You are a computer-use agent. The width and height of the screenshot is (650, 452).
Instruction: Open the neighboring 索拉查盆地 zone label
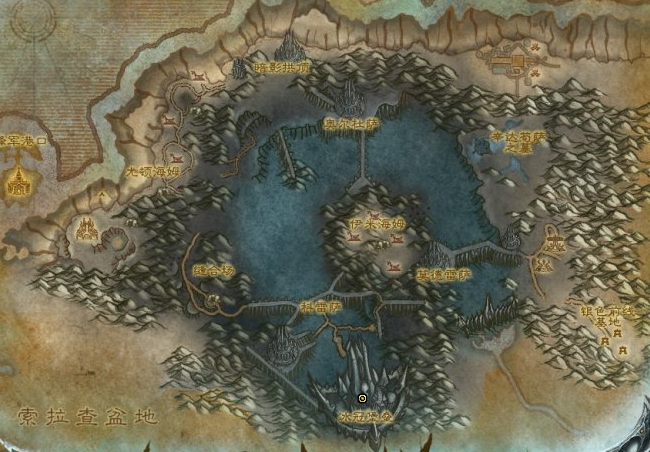click(x=87, y=415)
